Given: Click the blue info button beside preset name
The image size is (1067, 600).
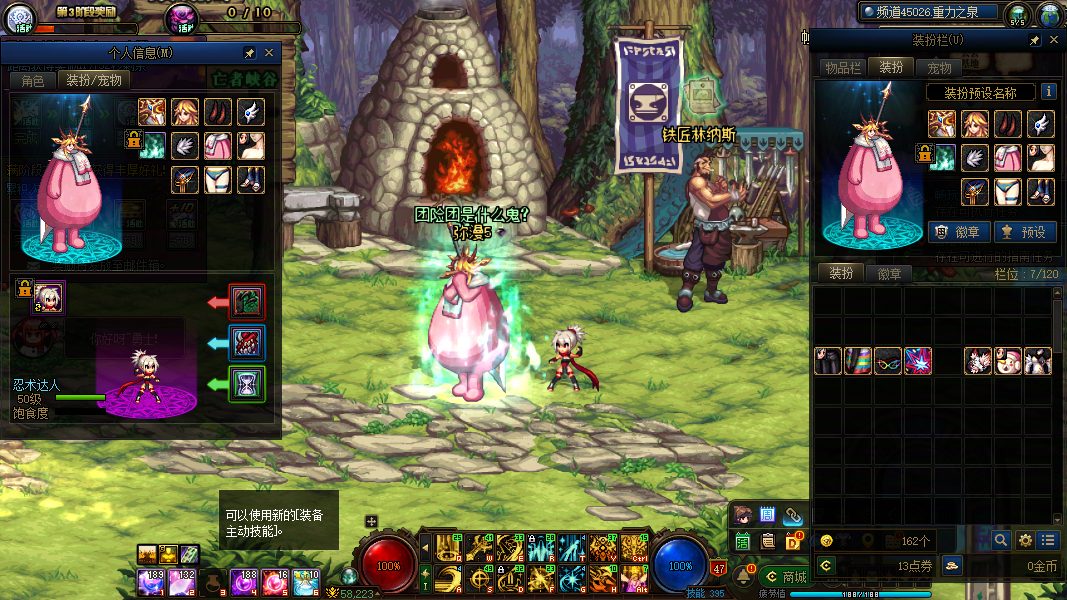Looking at the screenshot, I should 1048,91.
